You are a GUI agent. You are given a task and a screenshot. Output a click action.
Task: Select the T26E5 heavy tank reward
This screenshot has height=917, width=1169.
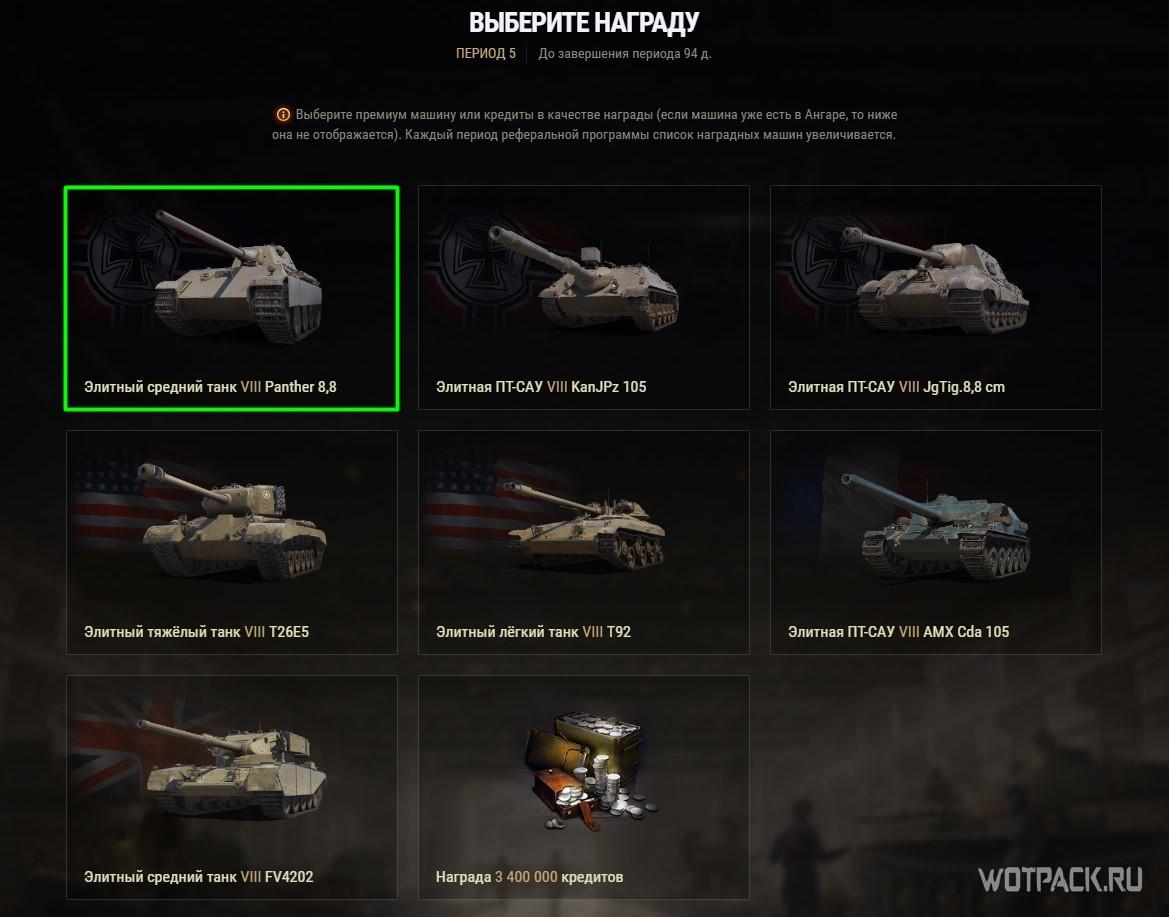pos(231,542)
